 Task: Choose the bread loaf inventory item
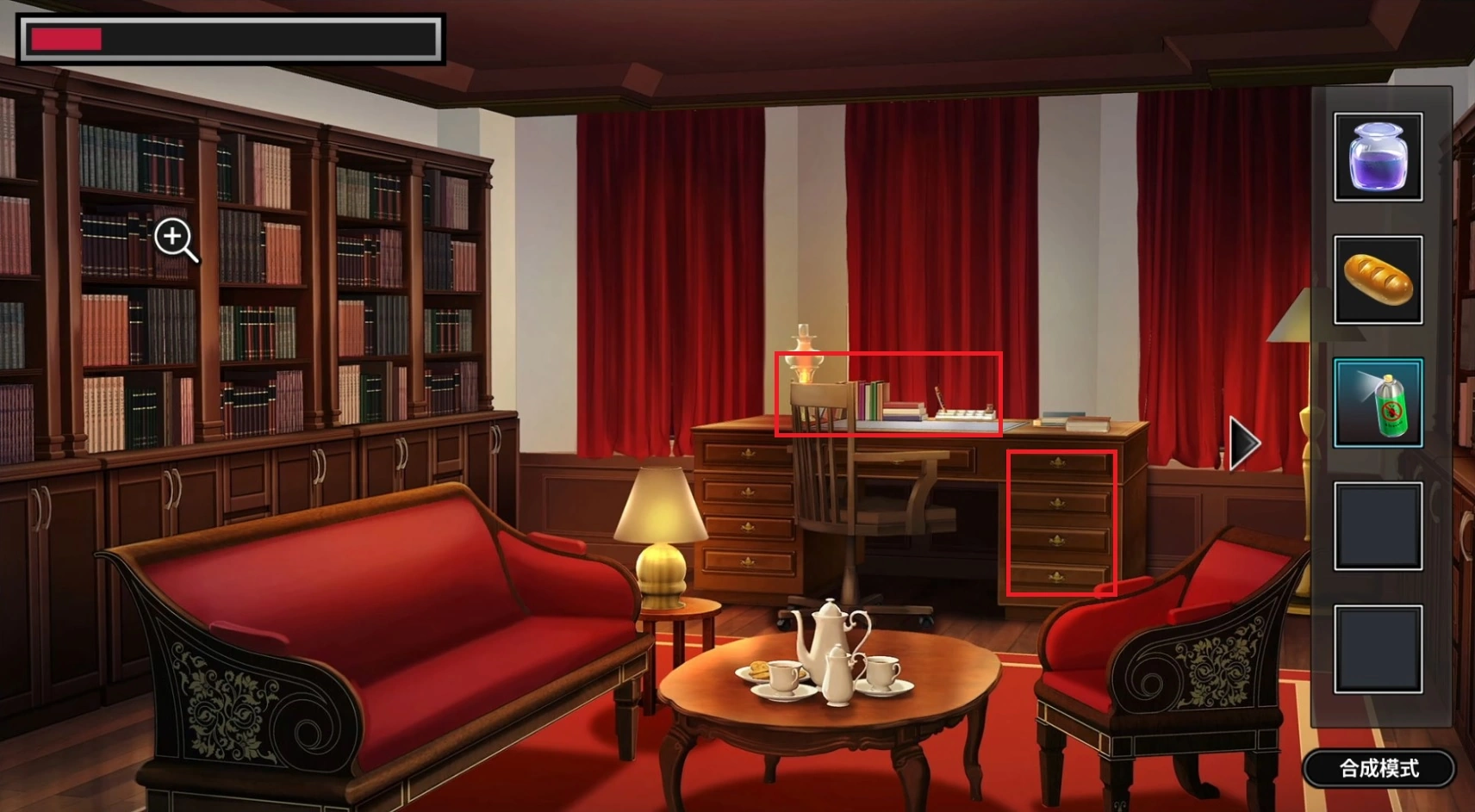[x=1378, y=280]
